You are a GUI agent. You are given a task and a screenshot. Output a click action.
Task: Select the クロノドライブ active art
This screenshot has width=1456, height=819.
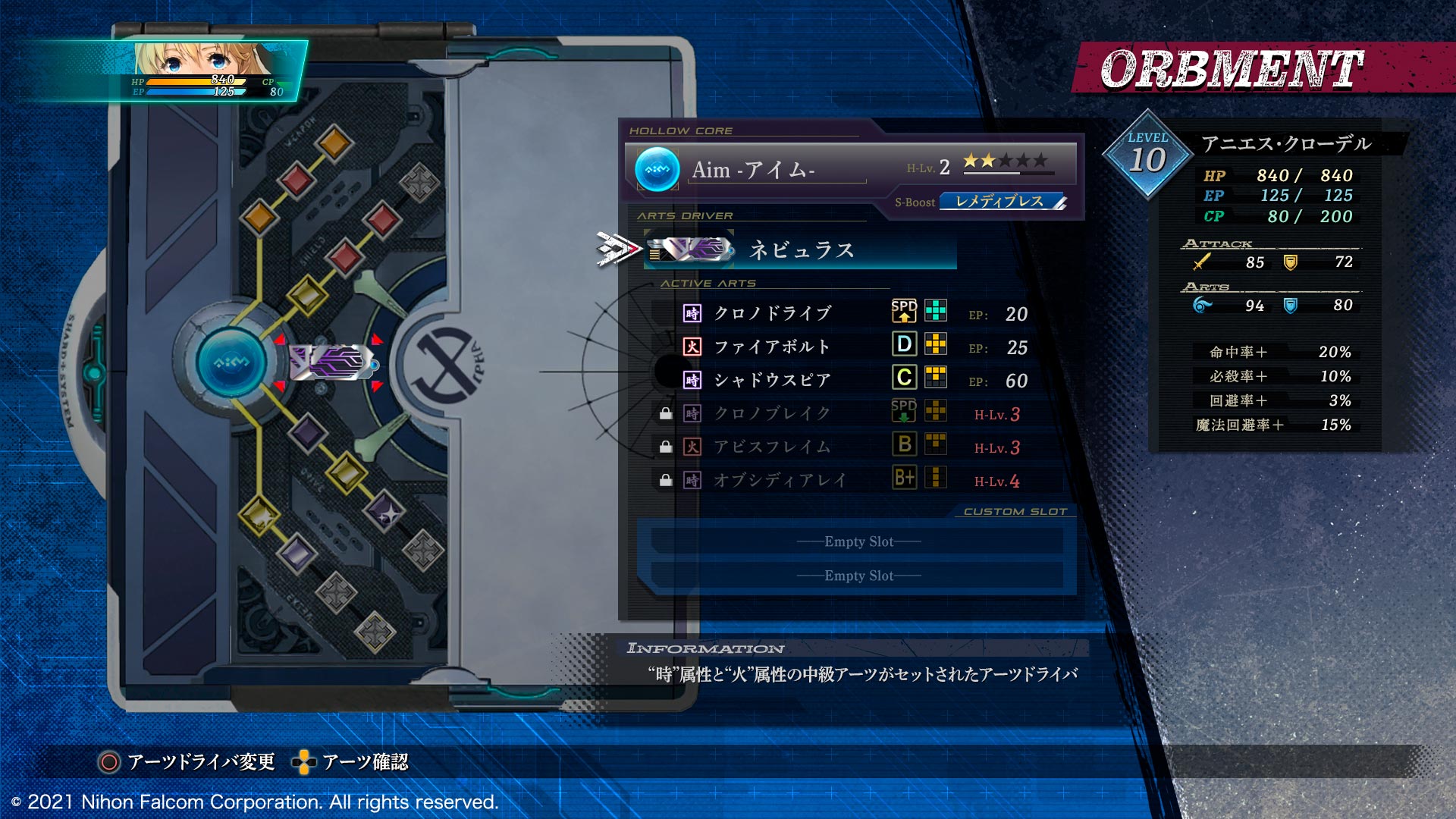coord(772,313)
